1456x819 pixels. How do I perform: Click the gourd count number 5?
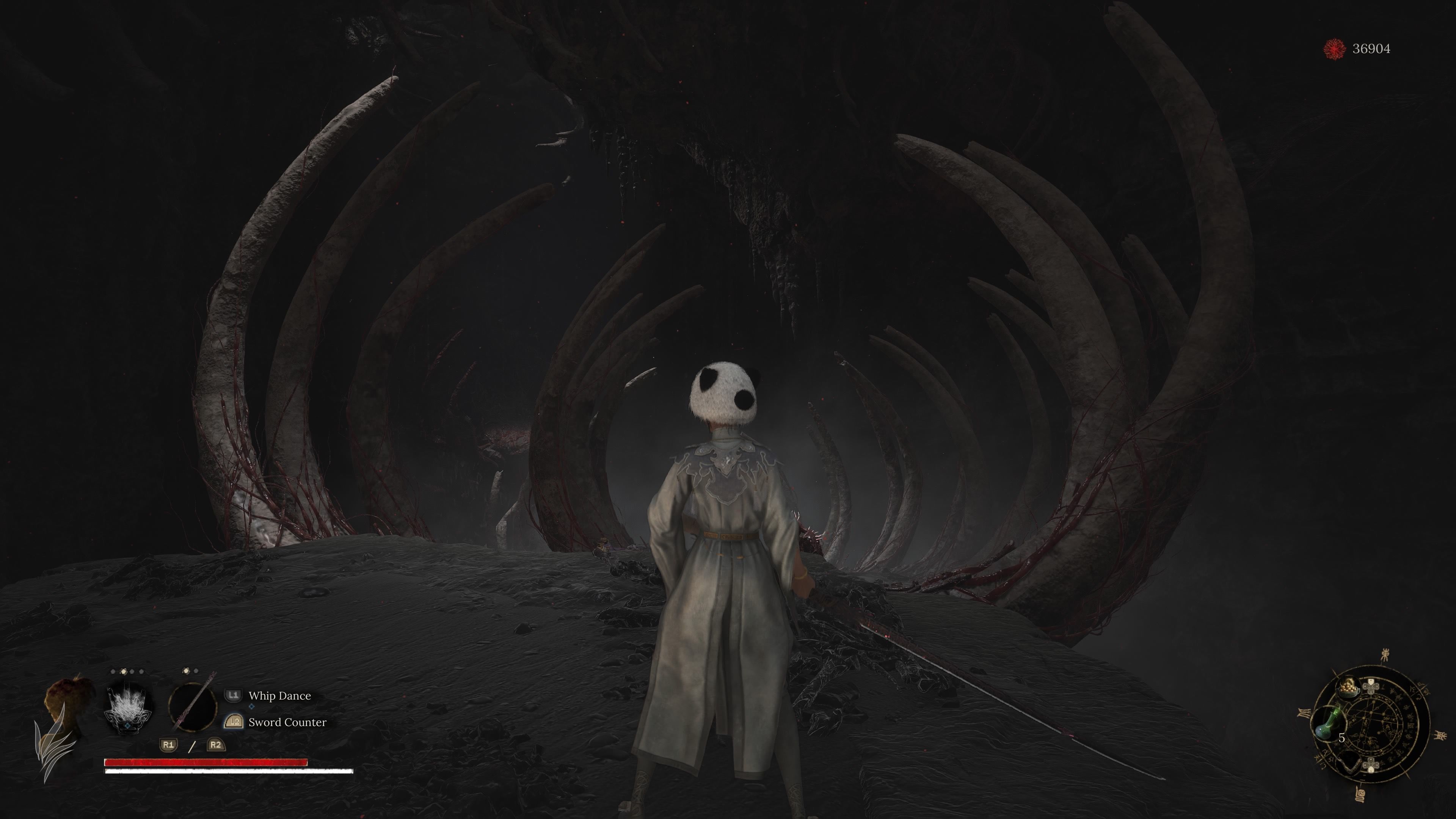point(1342,738)
